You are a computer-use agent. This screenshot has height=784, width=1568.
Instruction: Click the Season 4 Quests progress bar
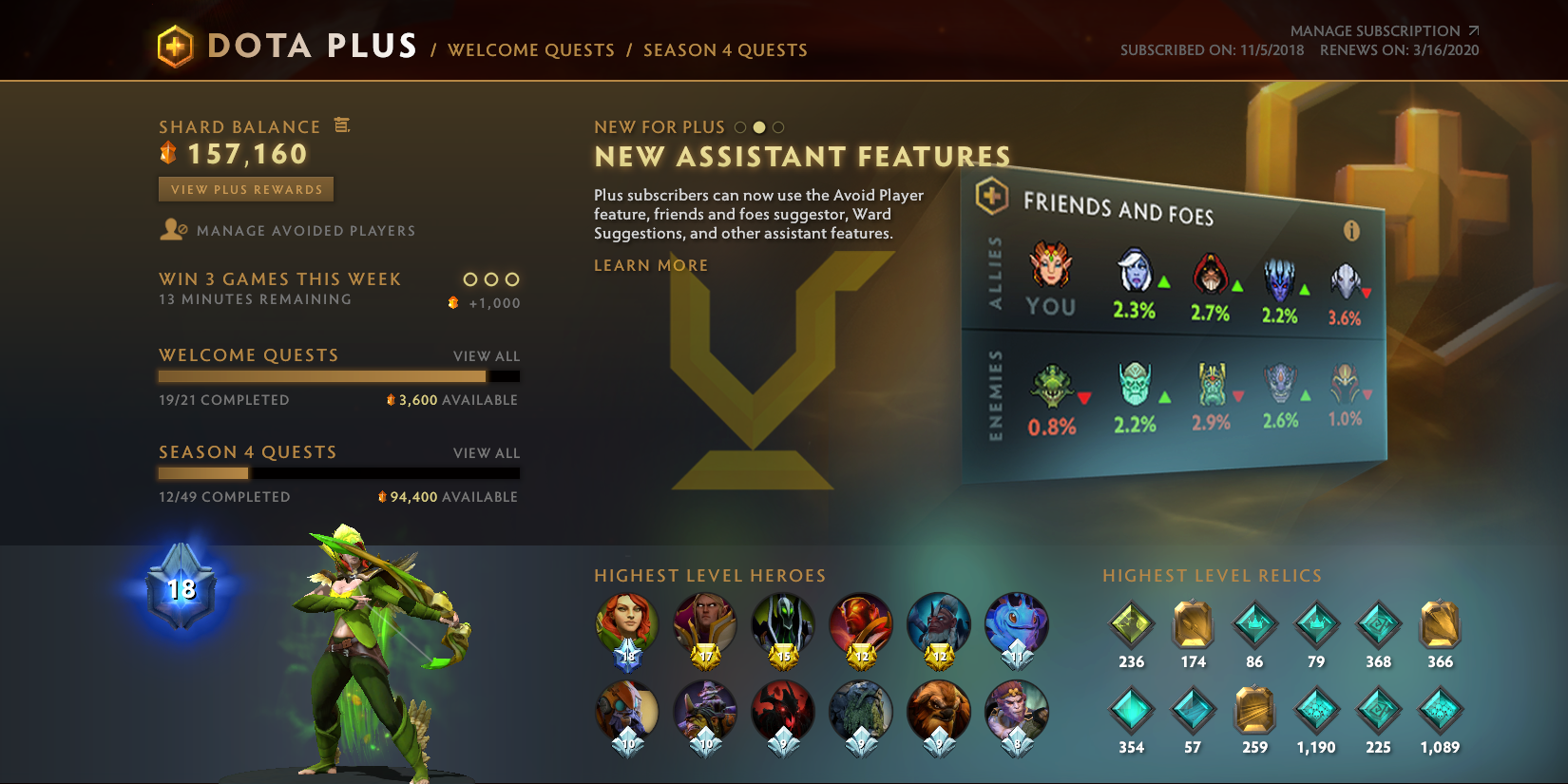click(338, 473)
